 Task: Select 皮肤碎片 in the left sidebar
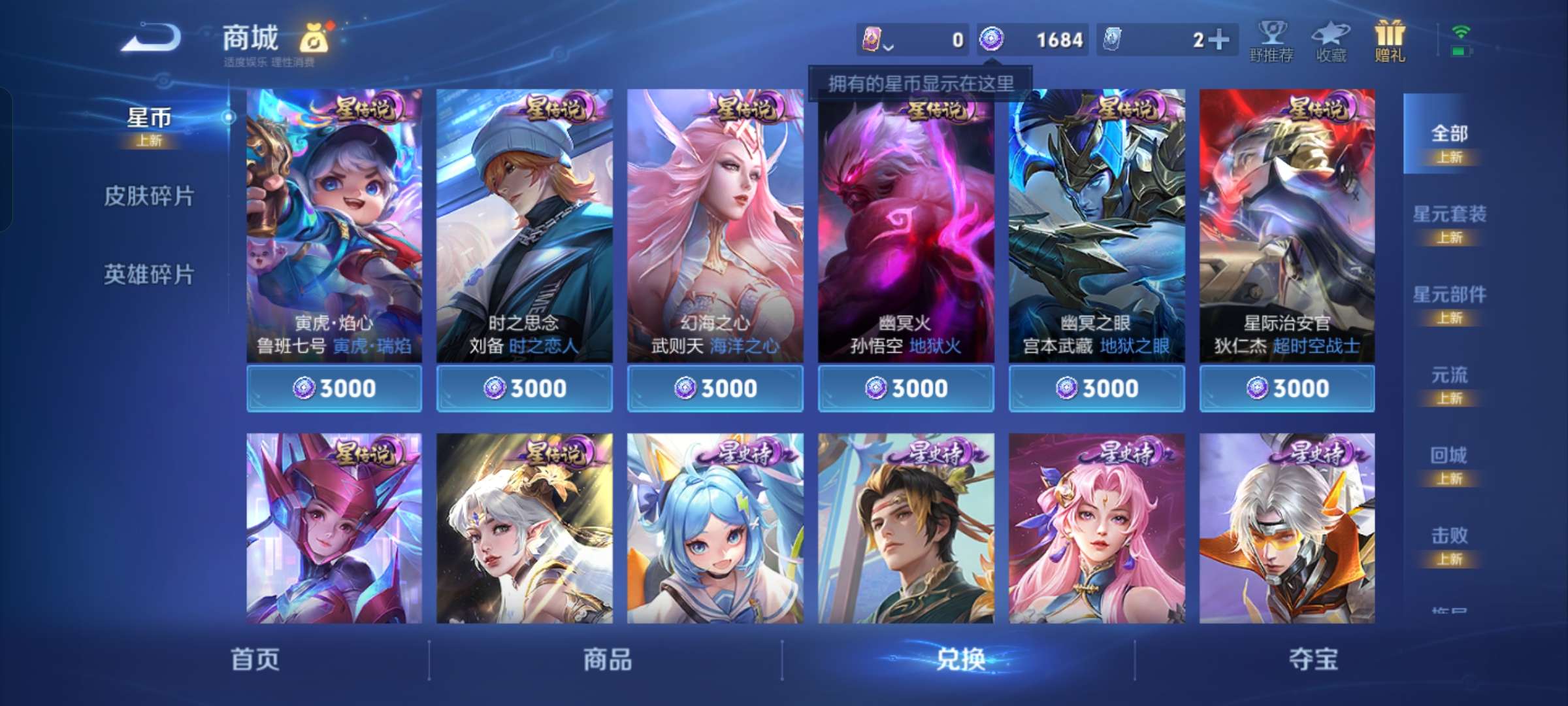(149, 197)
